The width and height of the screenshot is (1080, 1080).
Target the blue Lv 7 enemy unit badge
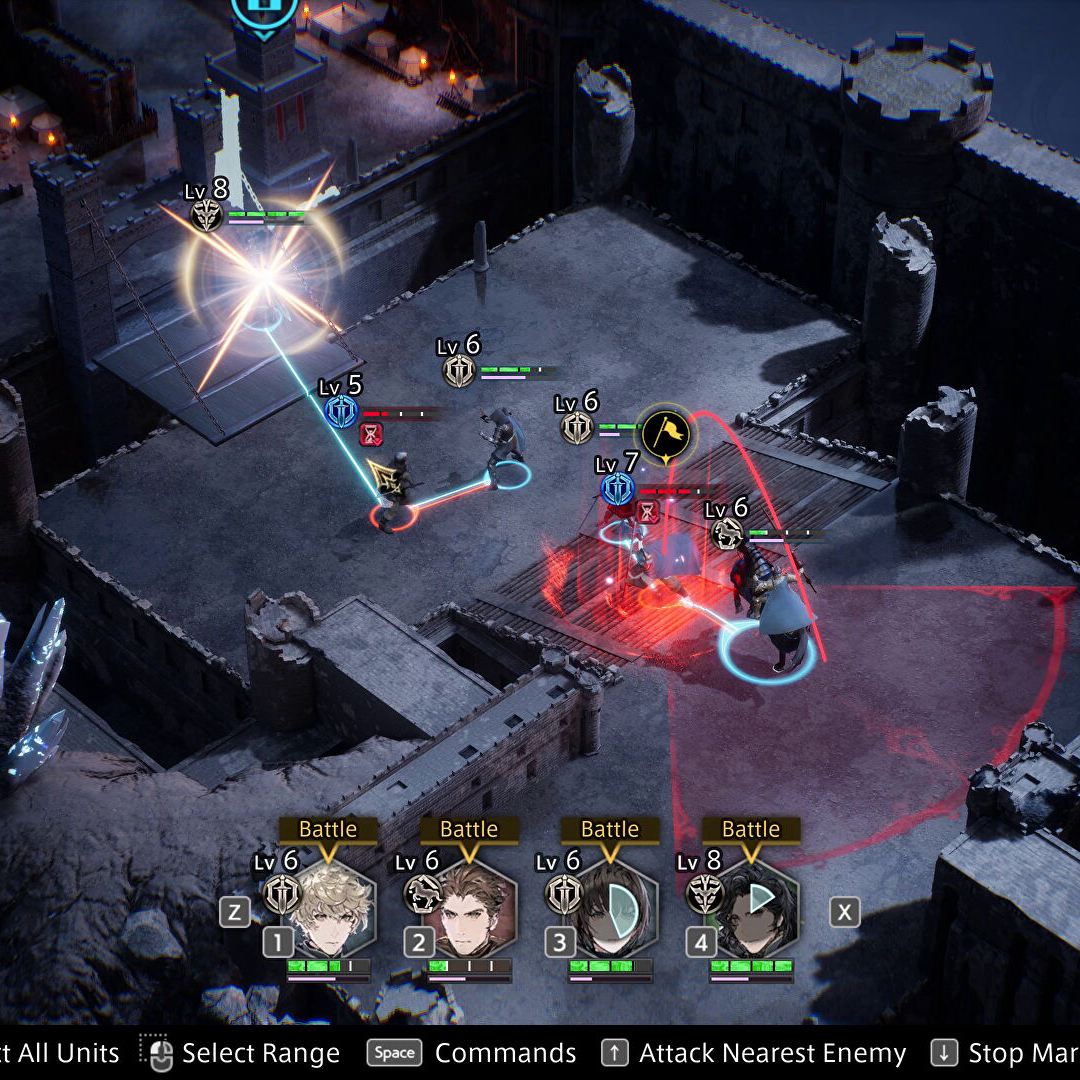(618, 489)
